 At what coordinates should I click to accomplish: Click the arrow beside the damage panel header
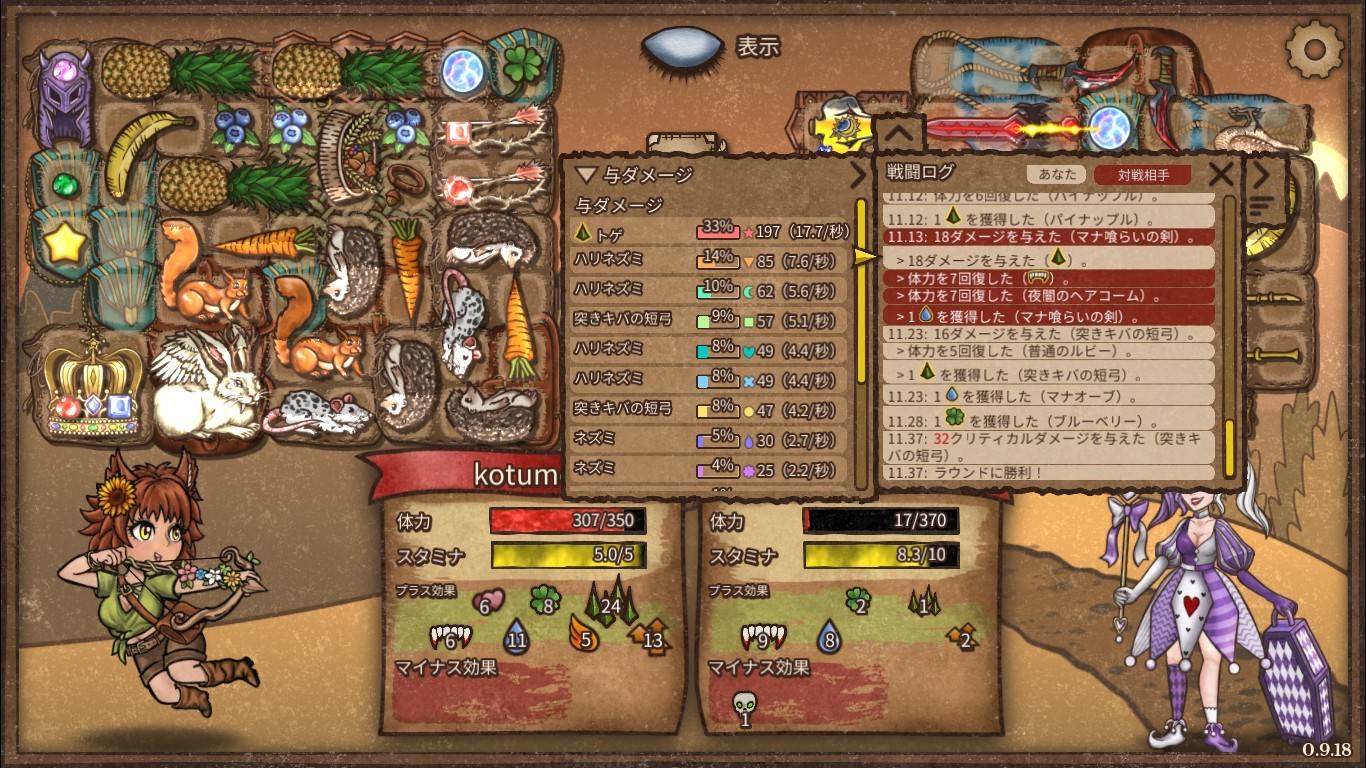tap(858, 176)
